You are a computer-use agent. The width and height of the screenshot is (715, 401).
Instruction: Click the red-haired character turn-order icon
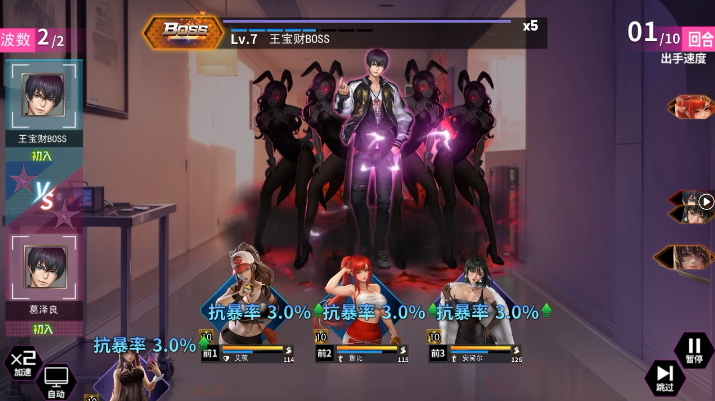pyautogui.click(x=692, y=107)
